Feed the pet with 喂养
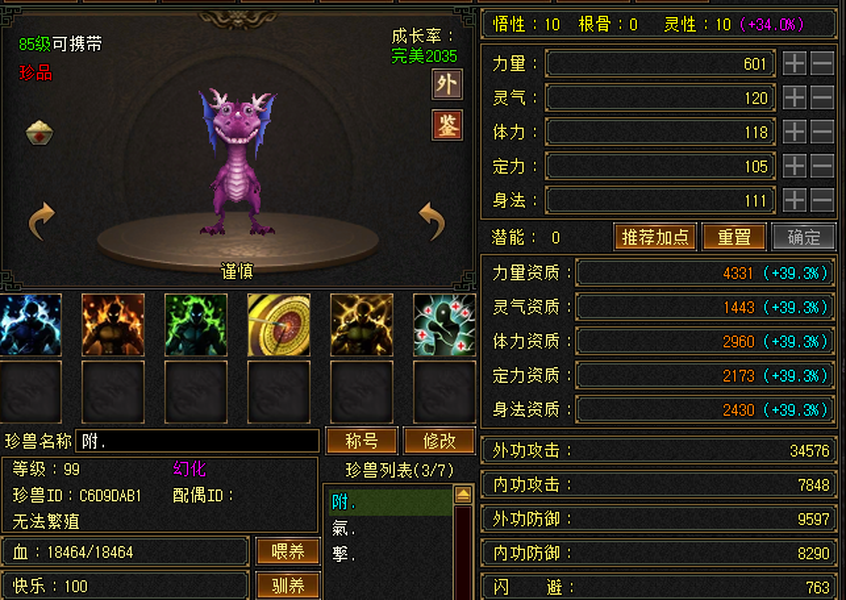The width and height of the screenshot is (846, 600). [x=288, y=551]
